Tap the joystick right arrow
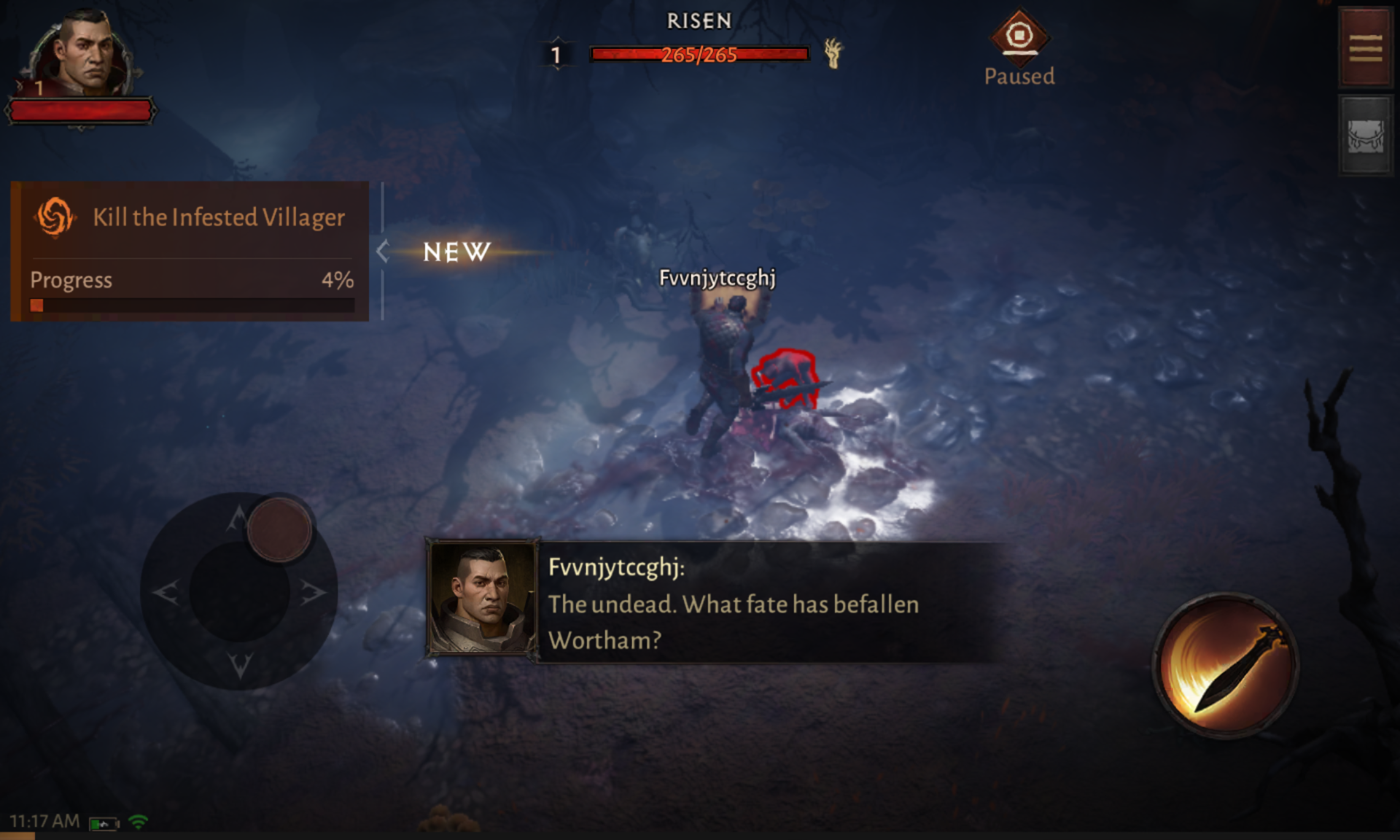Viewport: 1400px width, 840px height. 312,591
